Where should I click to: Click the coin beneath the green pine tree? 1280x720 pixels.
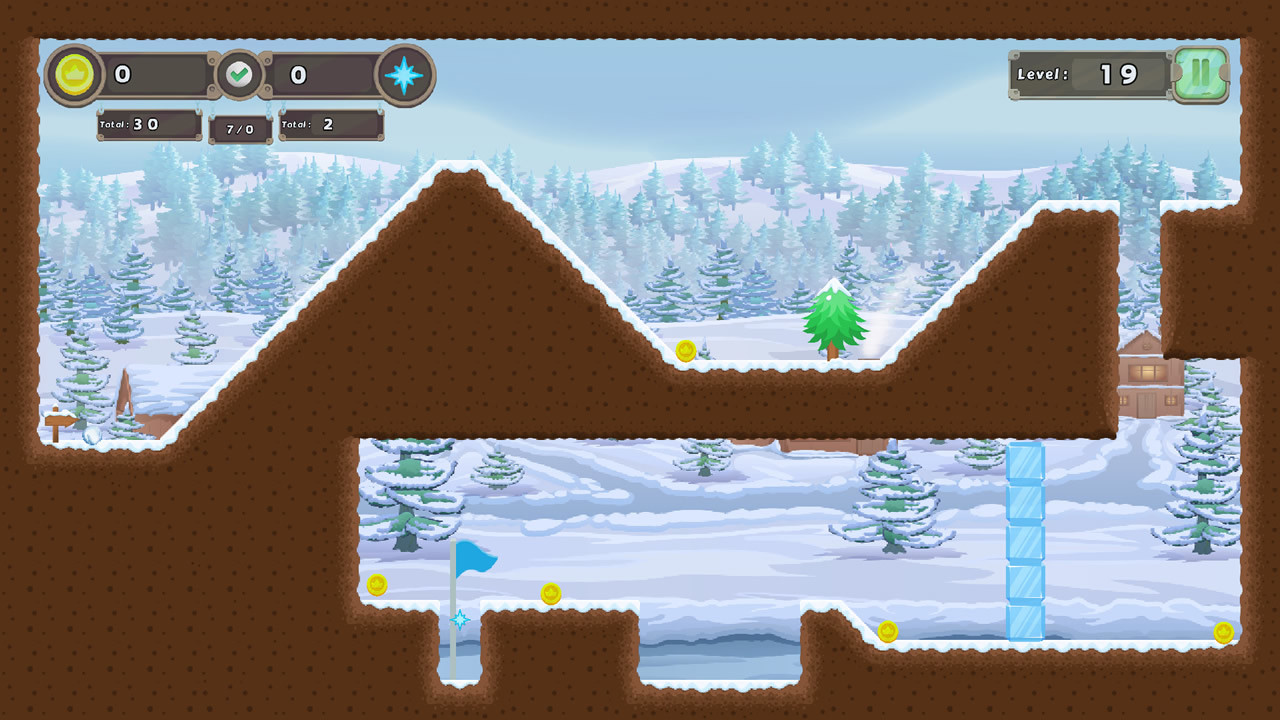pyautogui.click(x=684, y=349)
